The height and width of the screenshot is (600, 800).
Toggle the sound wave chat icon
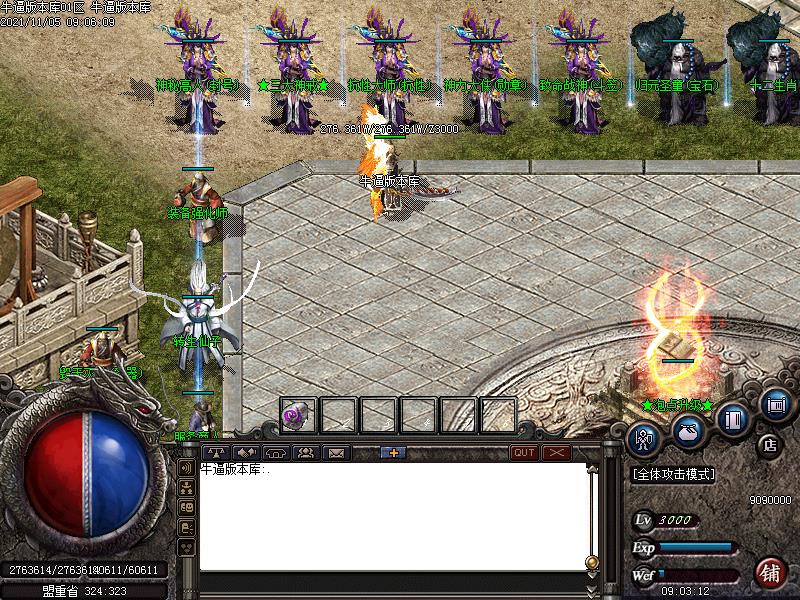(186, 466)
